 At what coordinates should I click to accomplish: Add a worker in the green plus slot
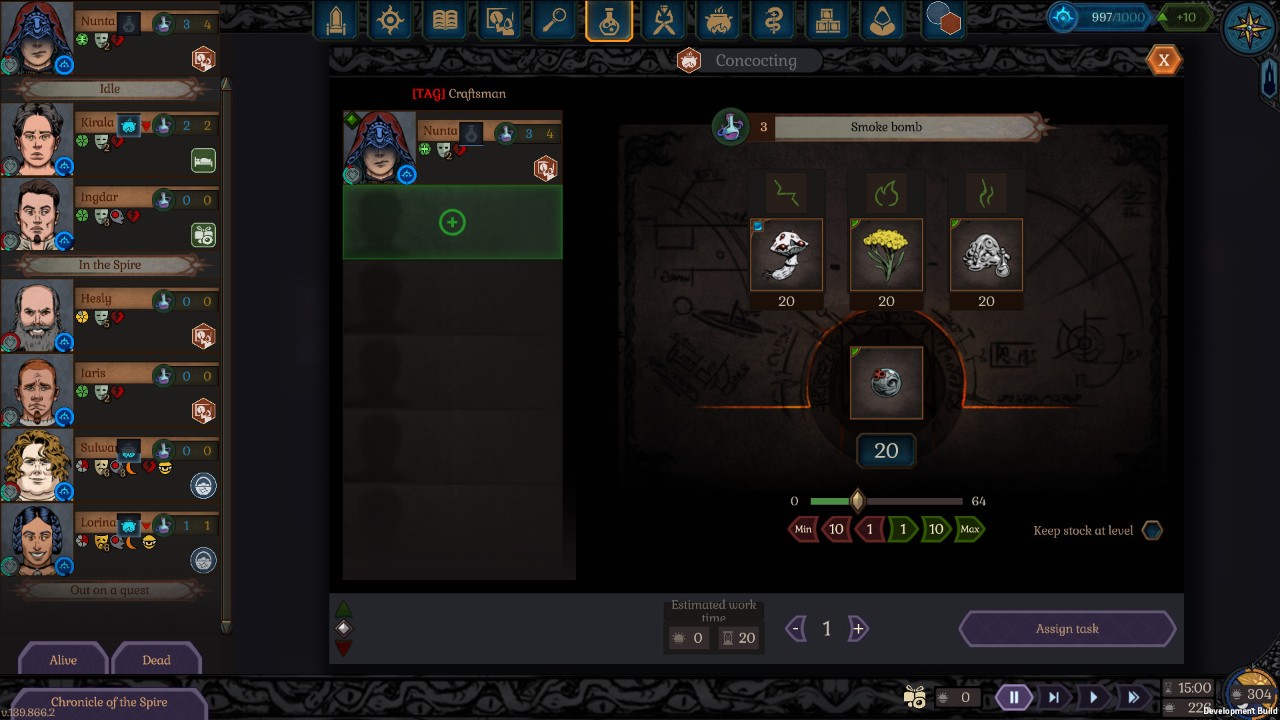(x=452, y=222)
